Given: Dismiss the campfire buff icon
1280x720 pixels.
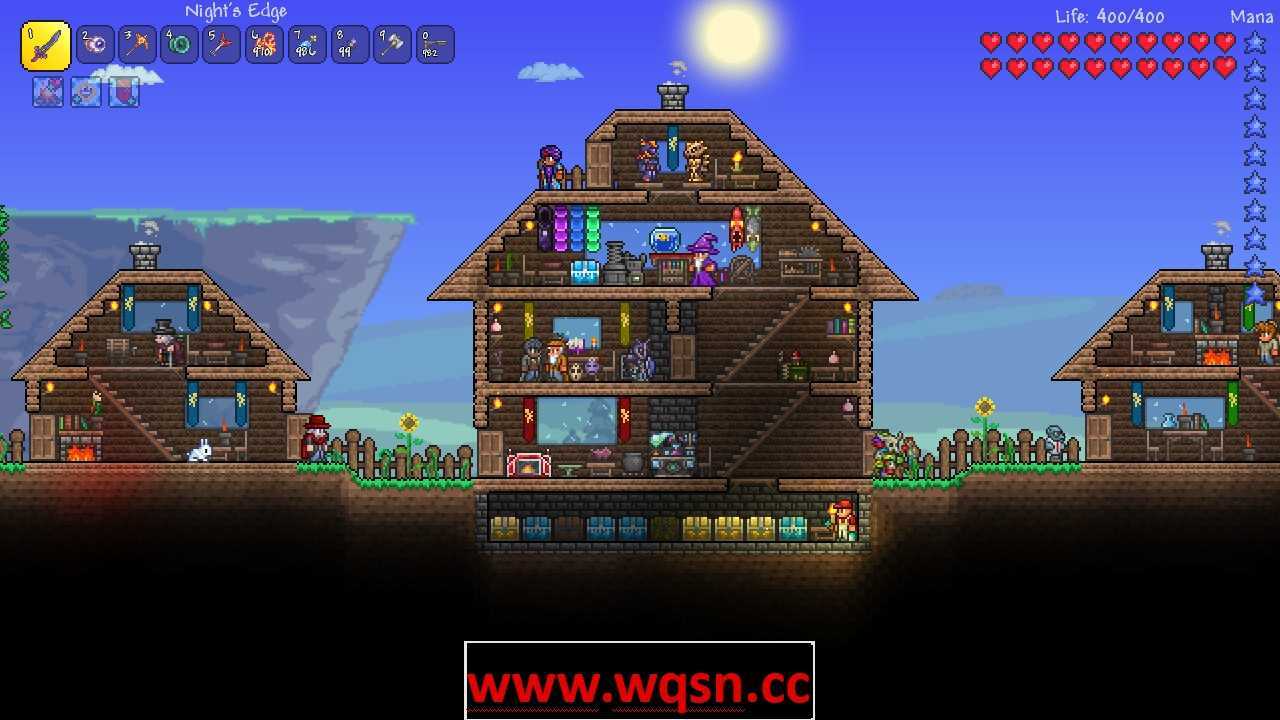Looking at the screenshot, I should [46, 92].
